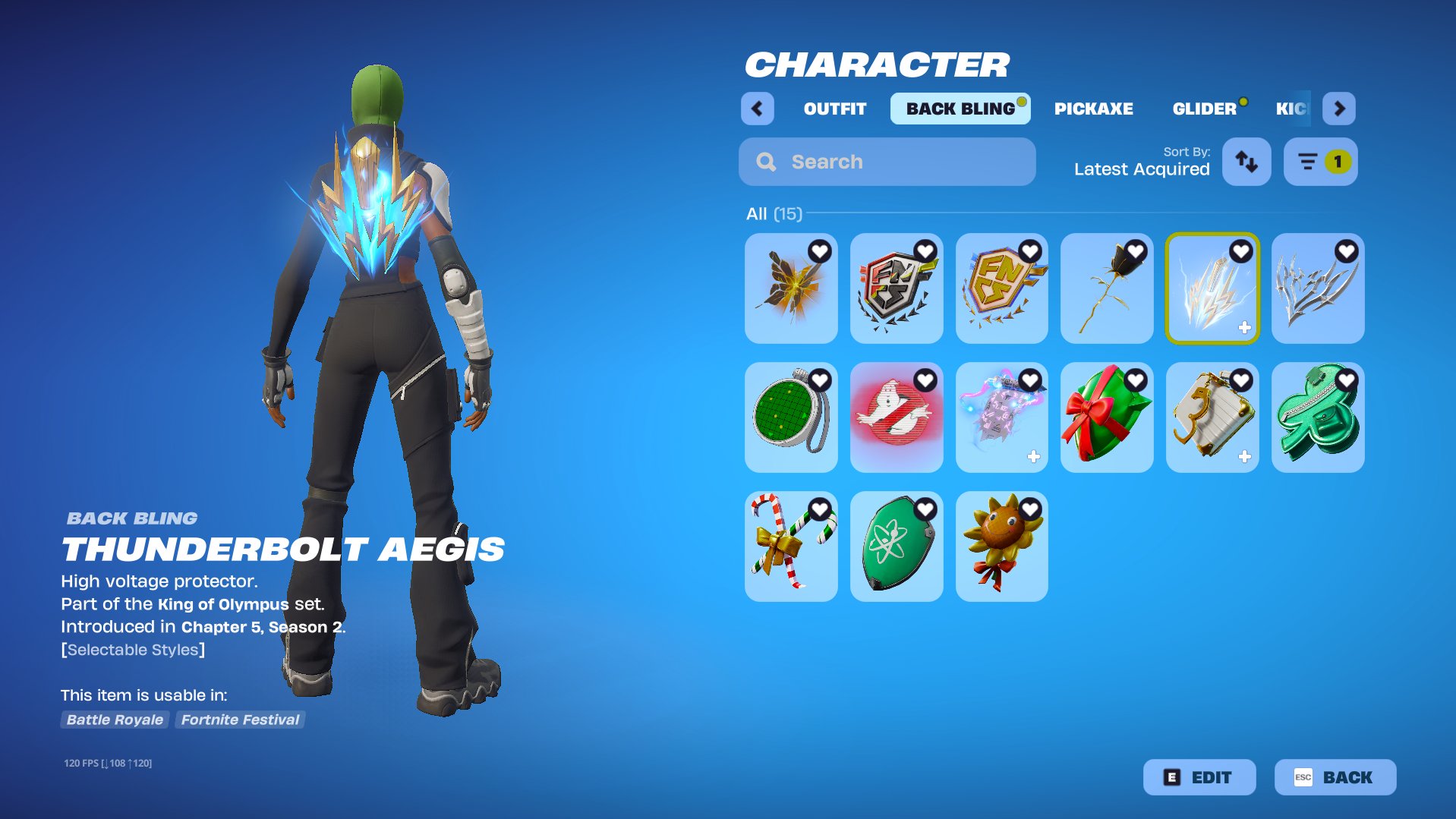The width and height of the screenshot is (1456, 819).
Task: Click the right arrow category button
Action: pos(1339,109)
